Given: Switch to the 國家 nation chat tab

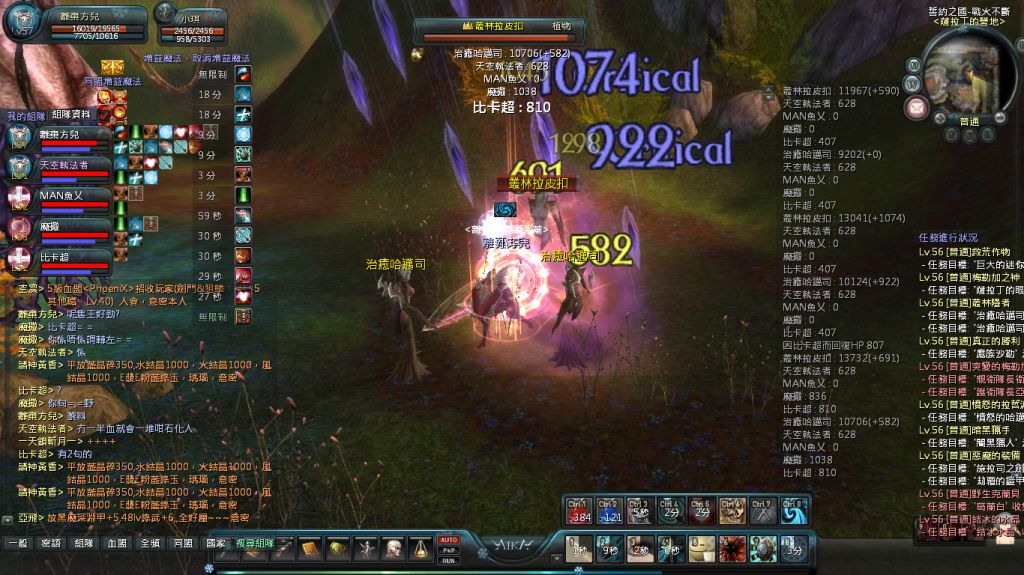Looking at the screenshot, I should 215,543.
